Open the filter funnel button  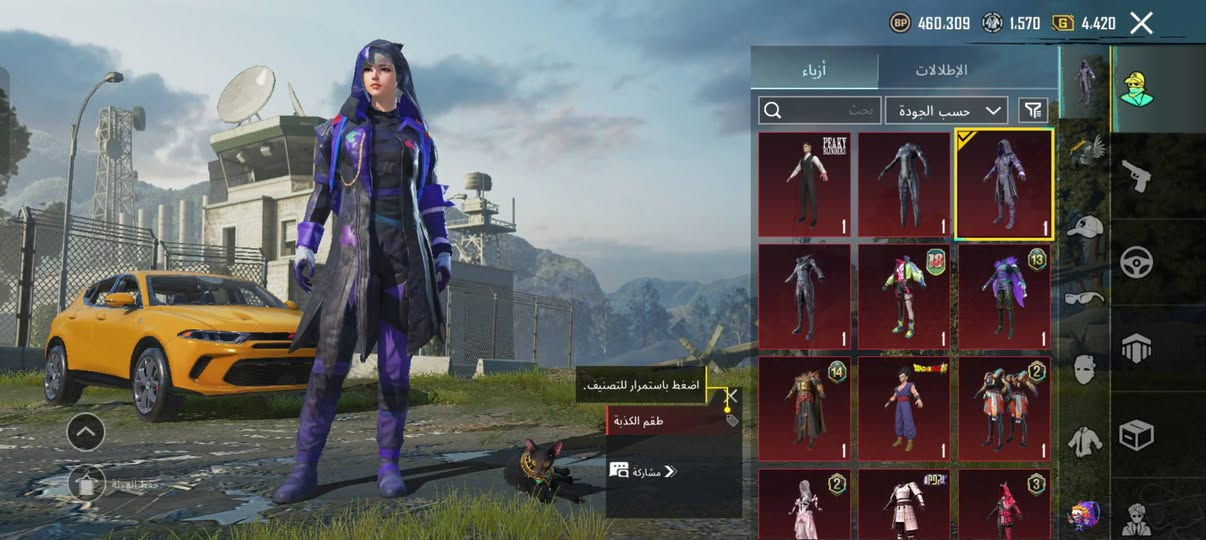pos(1033,110)
